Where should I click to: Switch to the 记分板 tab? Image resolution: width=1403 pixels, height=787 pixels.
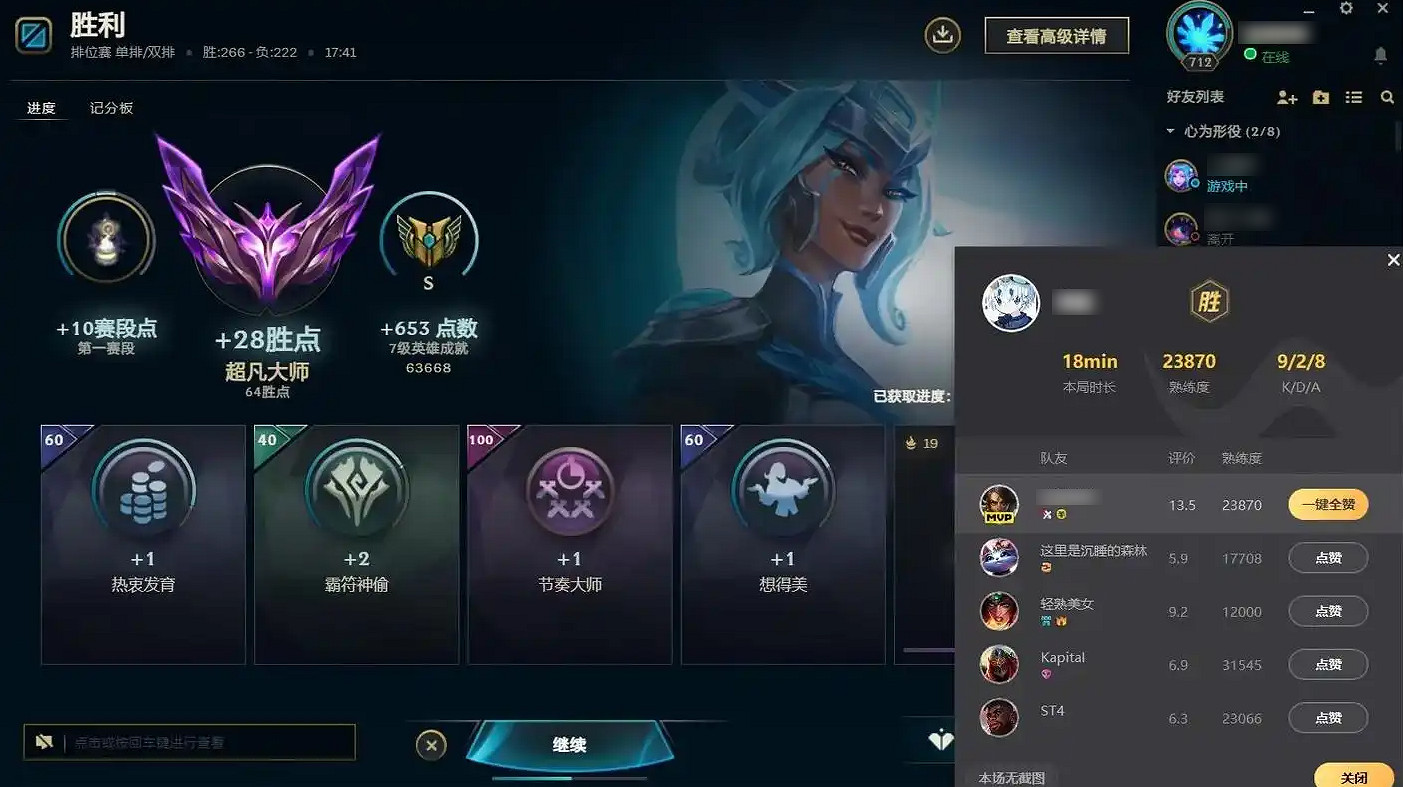coord(109,107)
